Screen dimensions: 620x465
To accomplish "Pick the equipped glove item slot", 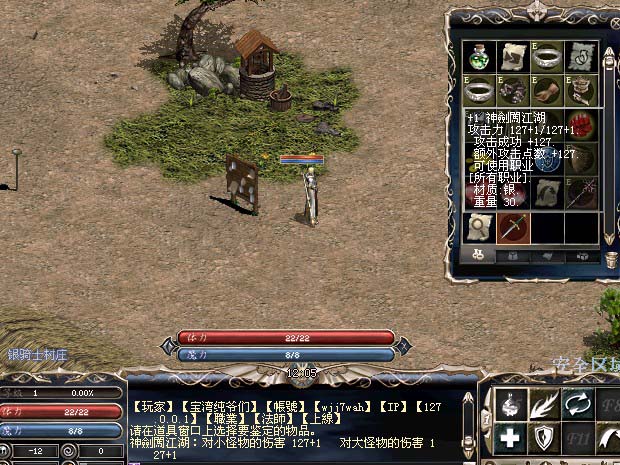I will (546, 89).
